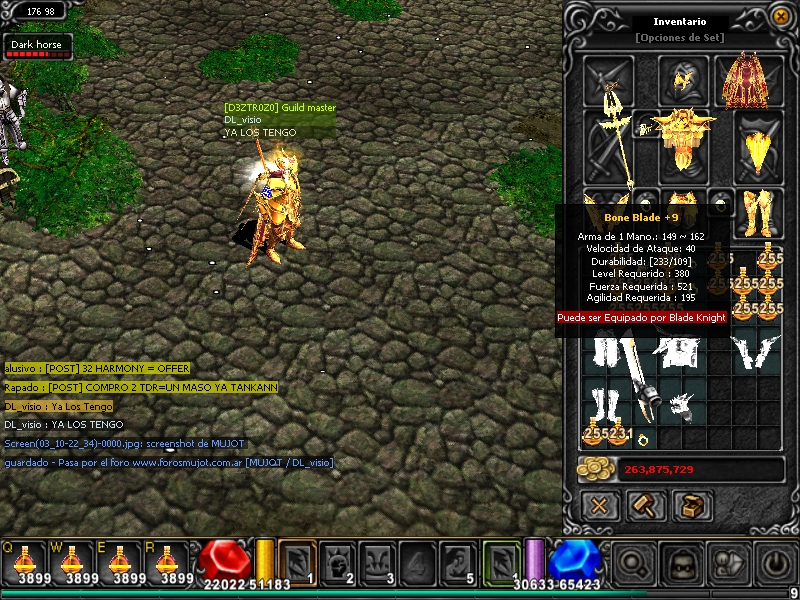Activate skill slot number 1
800x600 pixels.
(x=297, y=561)
